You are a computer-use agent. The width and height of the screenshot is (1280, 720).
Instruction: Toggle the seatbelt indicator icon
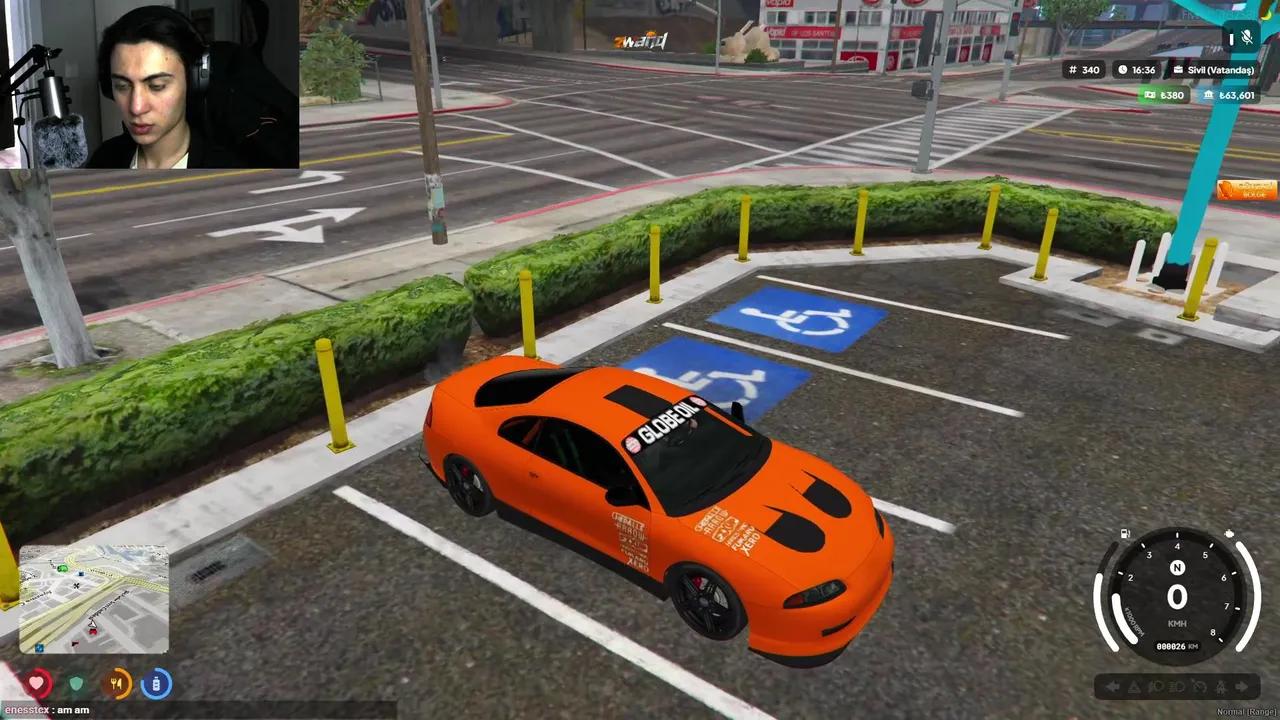point(1221,687)
